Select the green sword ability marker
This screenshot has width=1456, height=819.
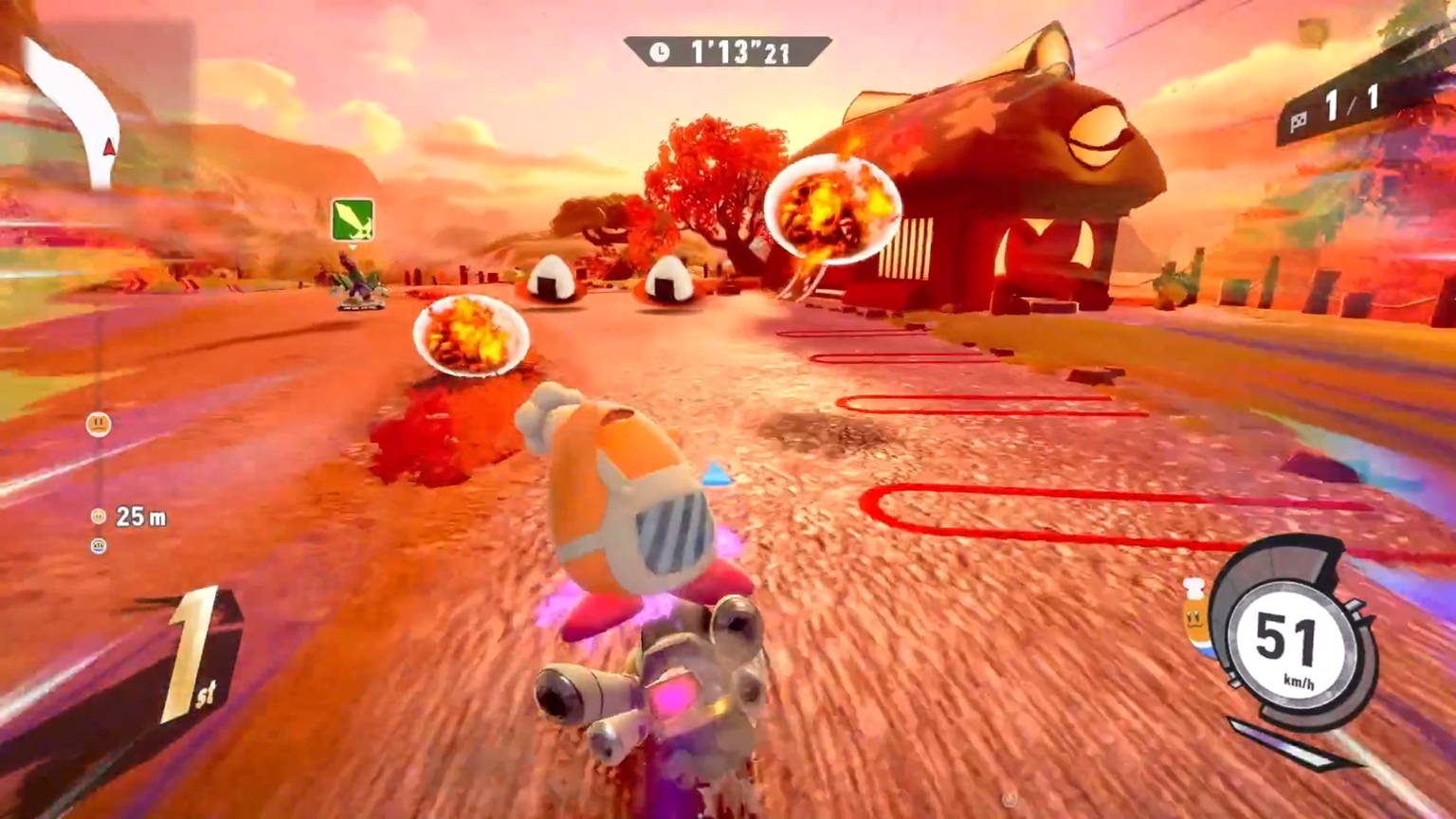(x=353, y=220)
